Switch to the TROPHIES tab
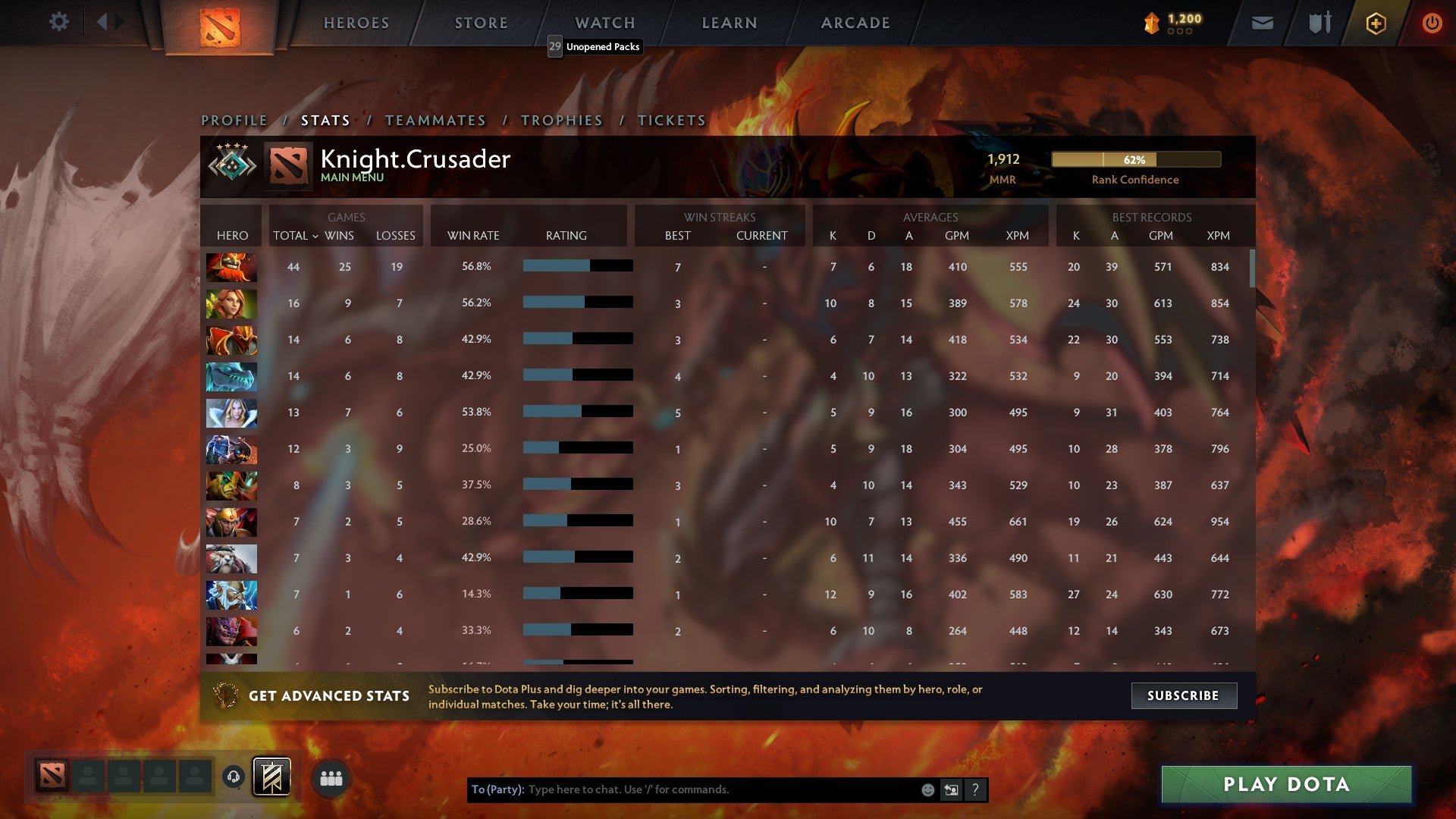The height and width of the screenshot is (819, 1456). point(561,120)
